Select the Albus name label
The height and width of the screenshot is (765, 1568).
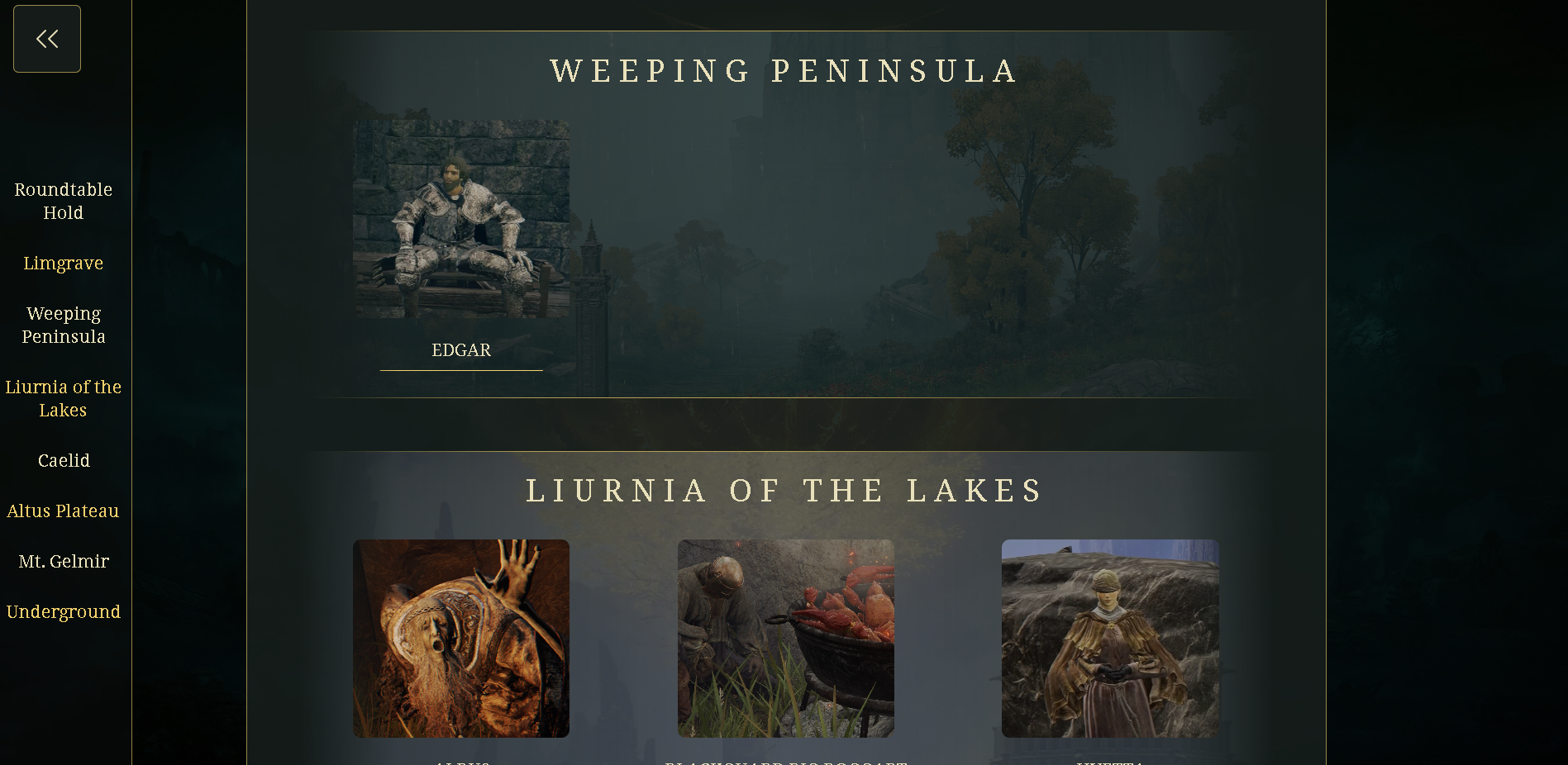tap(460, 762)
